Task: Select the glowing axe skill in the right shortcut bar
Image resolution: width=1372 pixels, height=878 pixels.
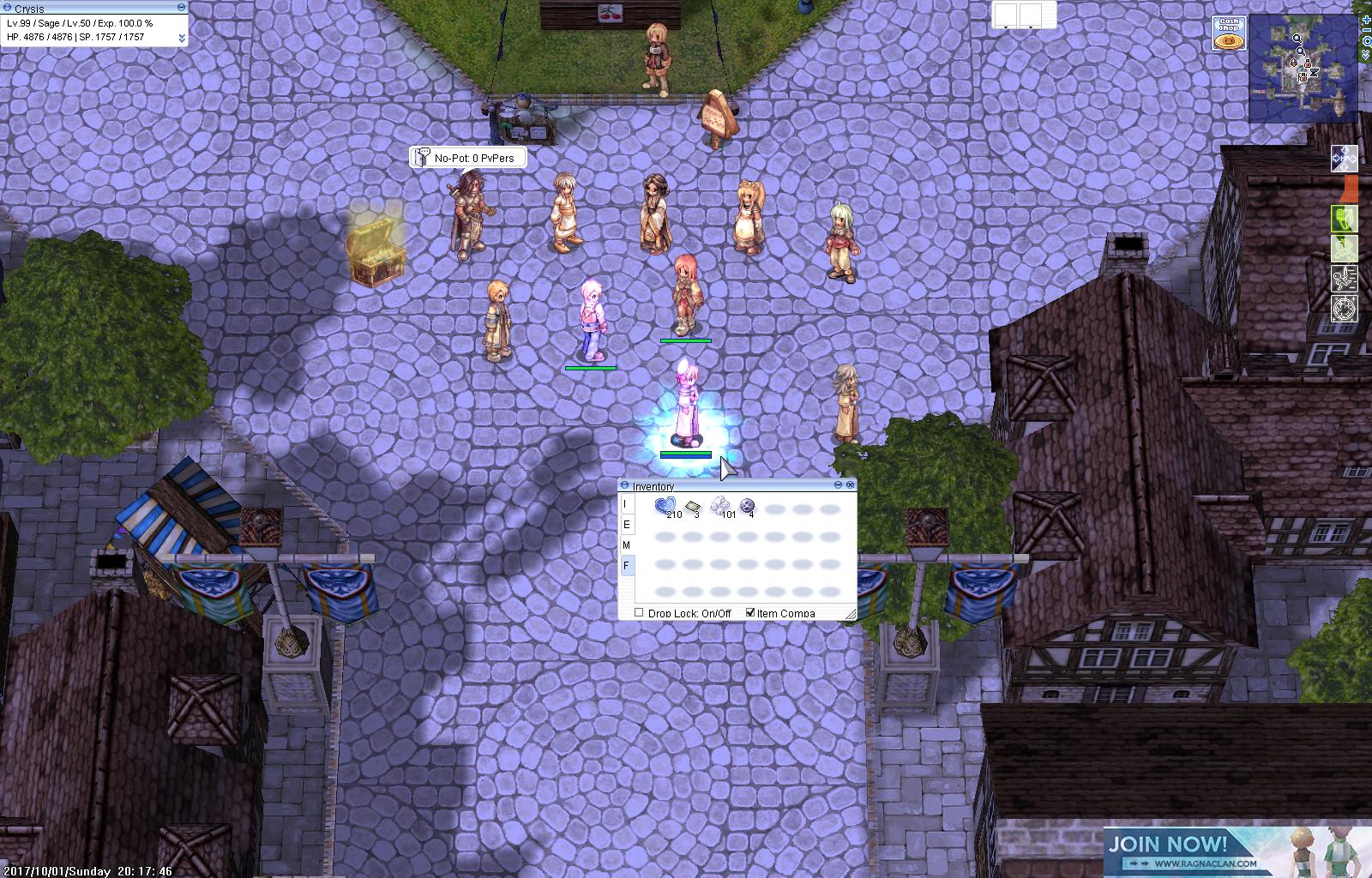Action: coord(1345,218)
